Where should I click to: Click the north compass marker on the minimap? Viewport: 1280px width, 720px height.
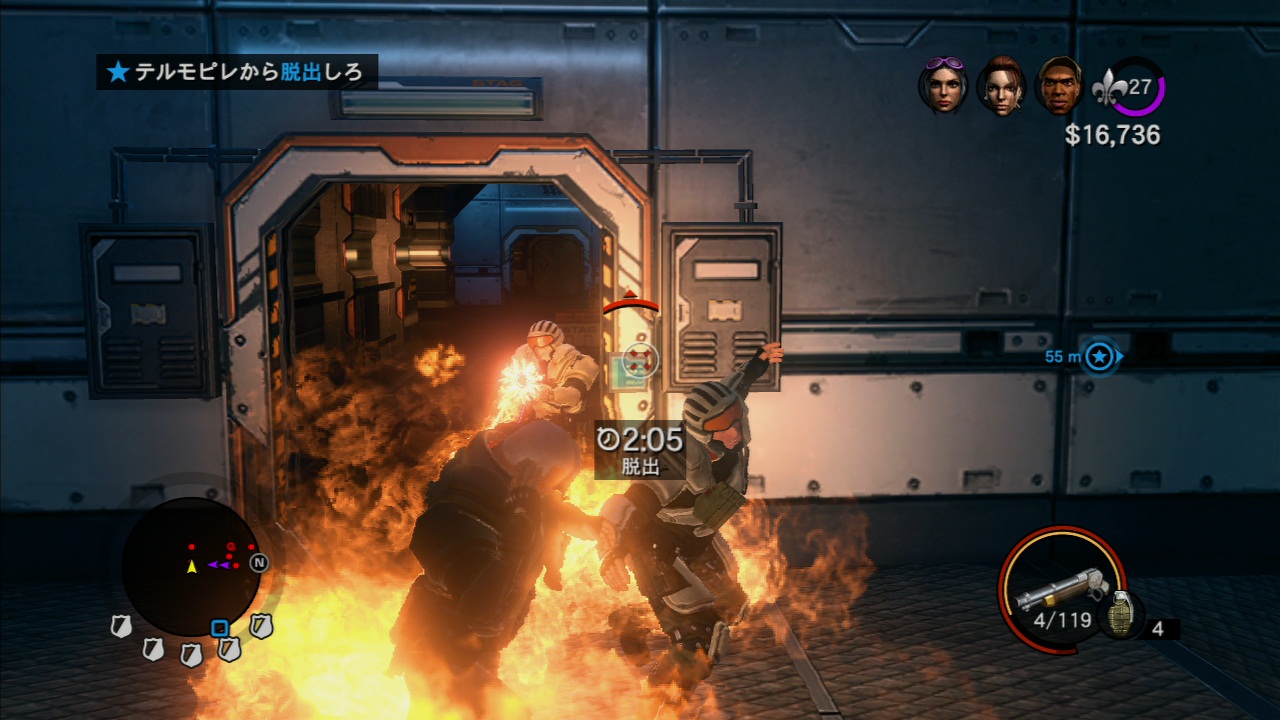[258, 563]
